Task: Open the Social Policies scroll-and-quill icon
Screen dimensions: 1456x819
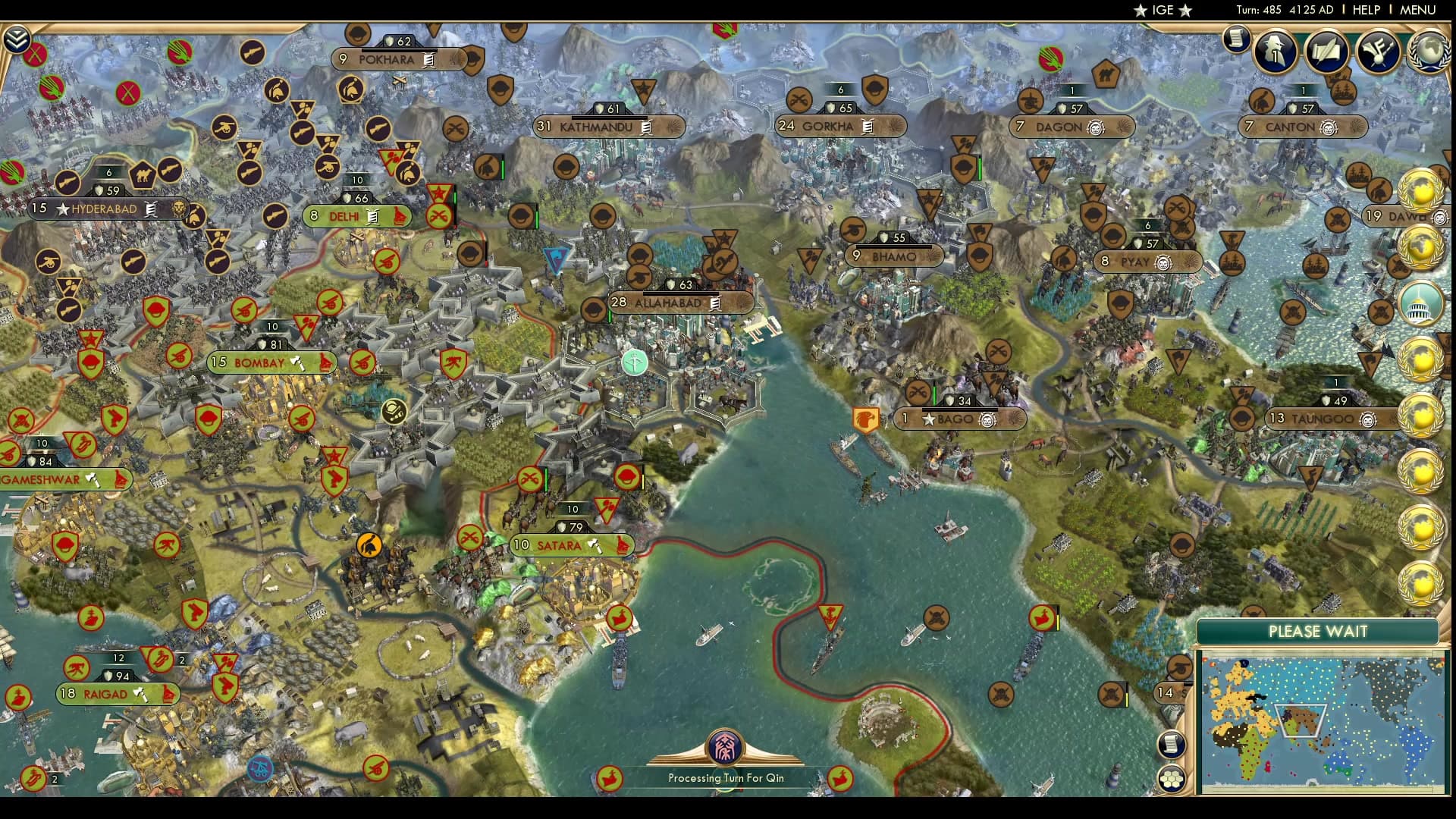Action: pyautogui.click(x=1327, y=52)
